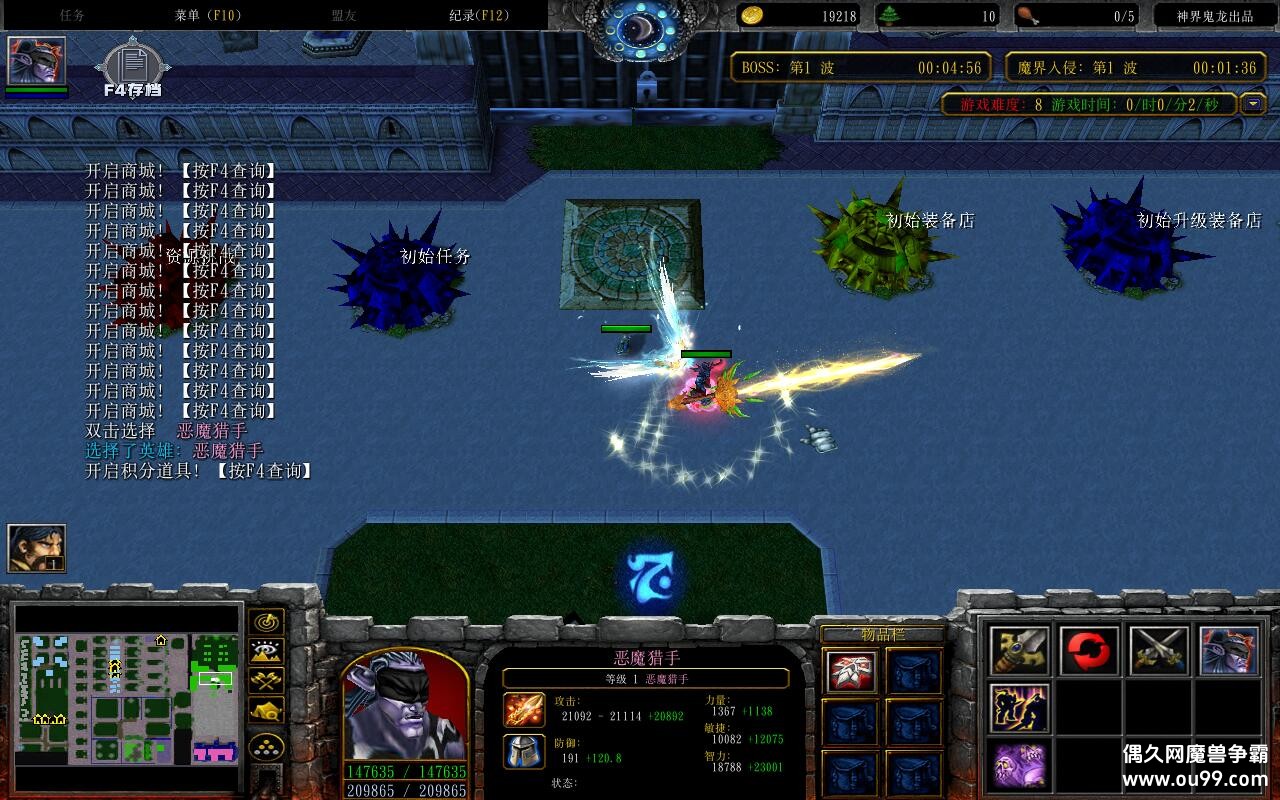Image resolution: width=1280 pixels, height=800 pixels.
Task: Toggle formation movement button
Action: coord(266,746)
